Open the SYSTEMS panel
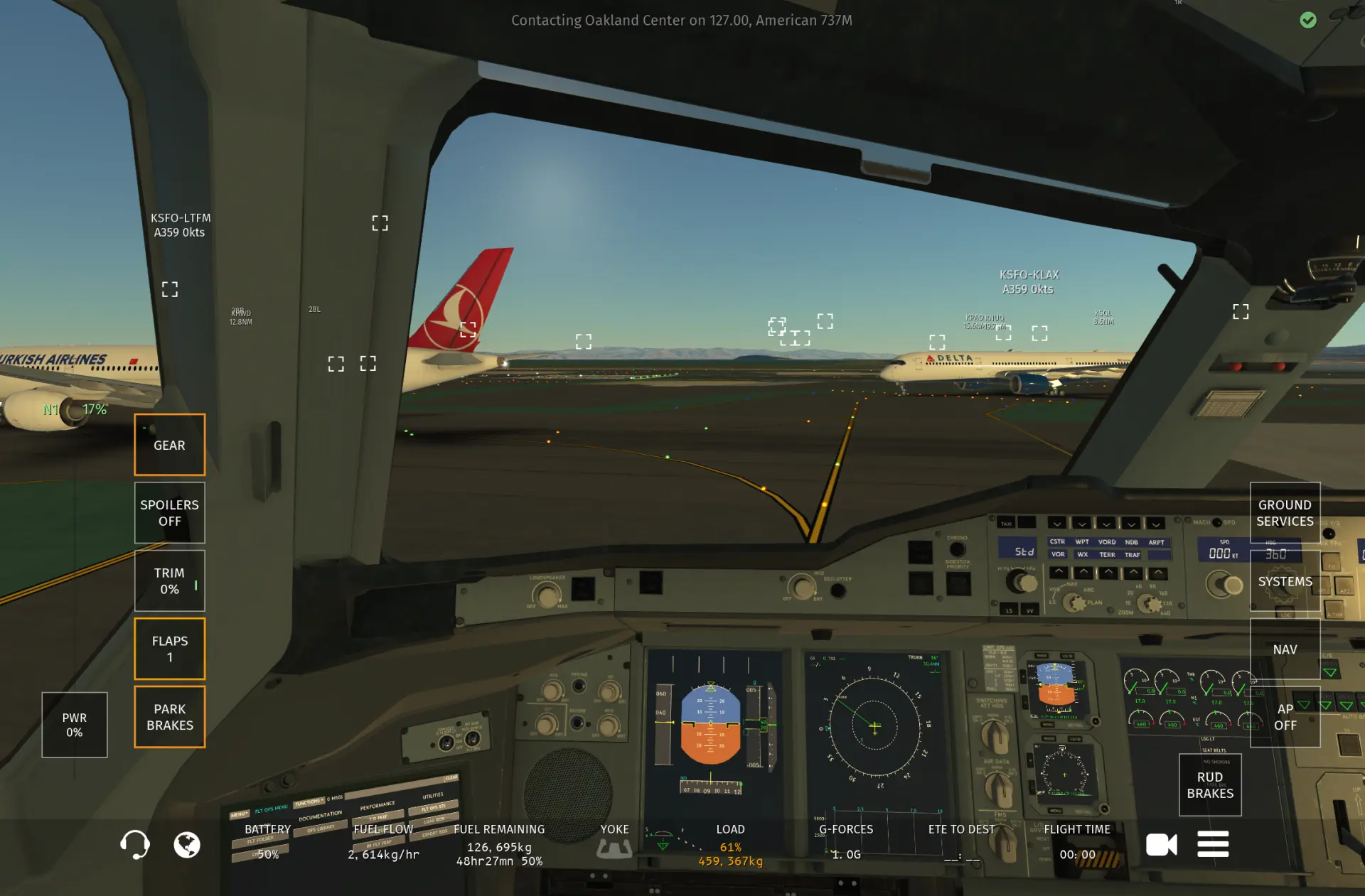This screenshot has height=896, width=1365. tap(1285, 581)
